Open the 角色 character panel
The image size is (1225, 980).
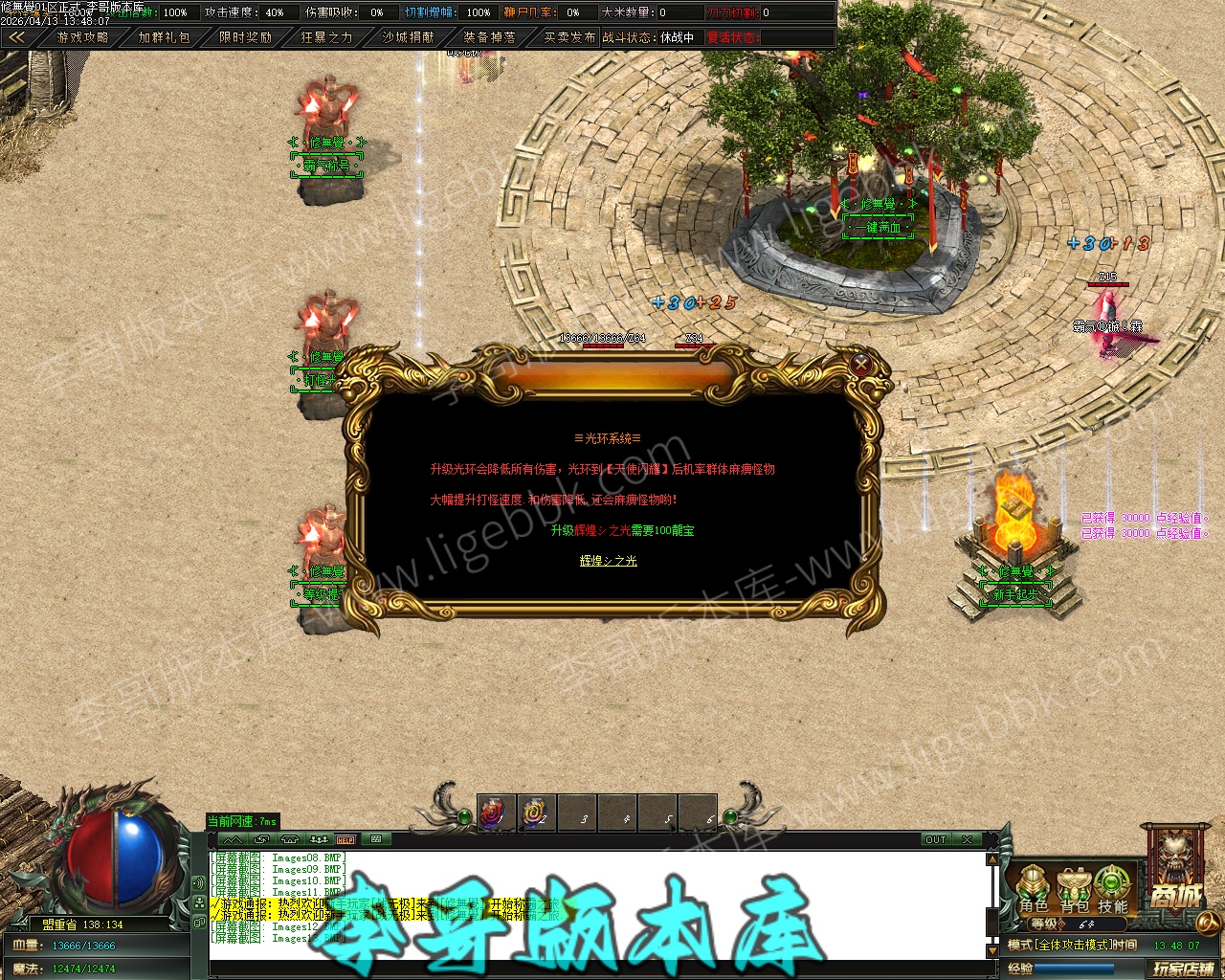click(1033, 889)
